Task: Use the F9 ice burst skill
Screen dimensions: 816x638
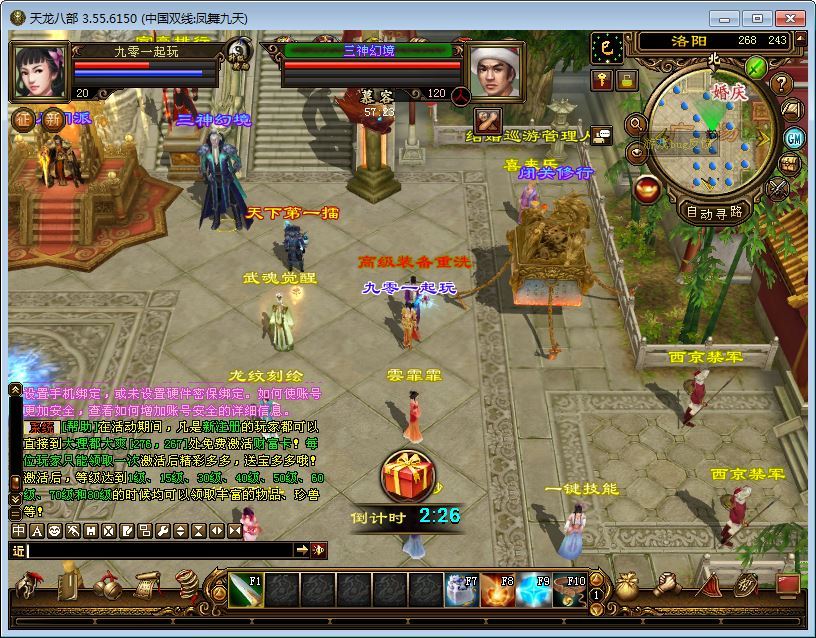Action: click(x=533, y=589)
